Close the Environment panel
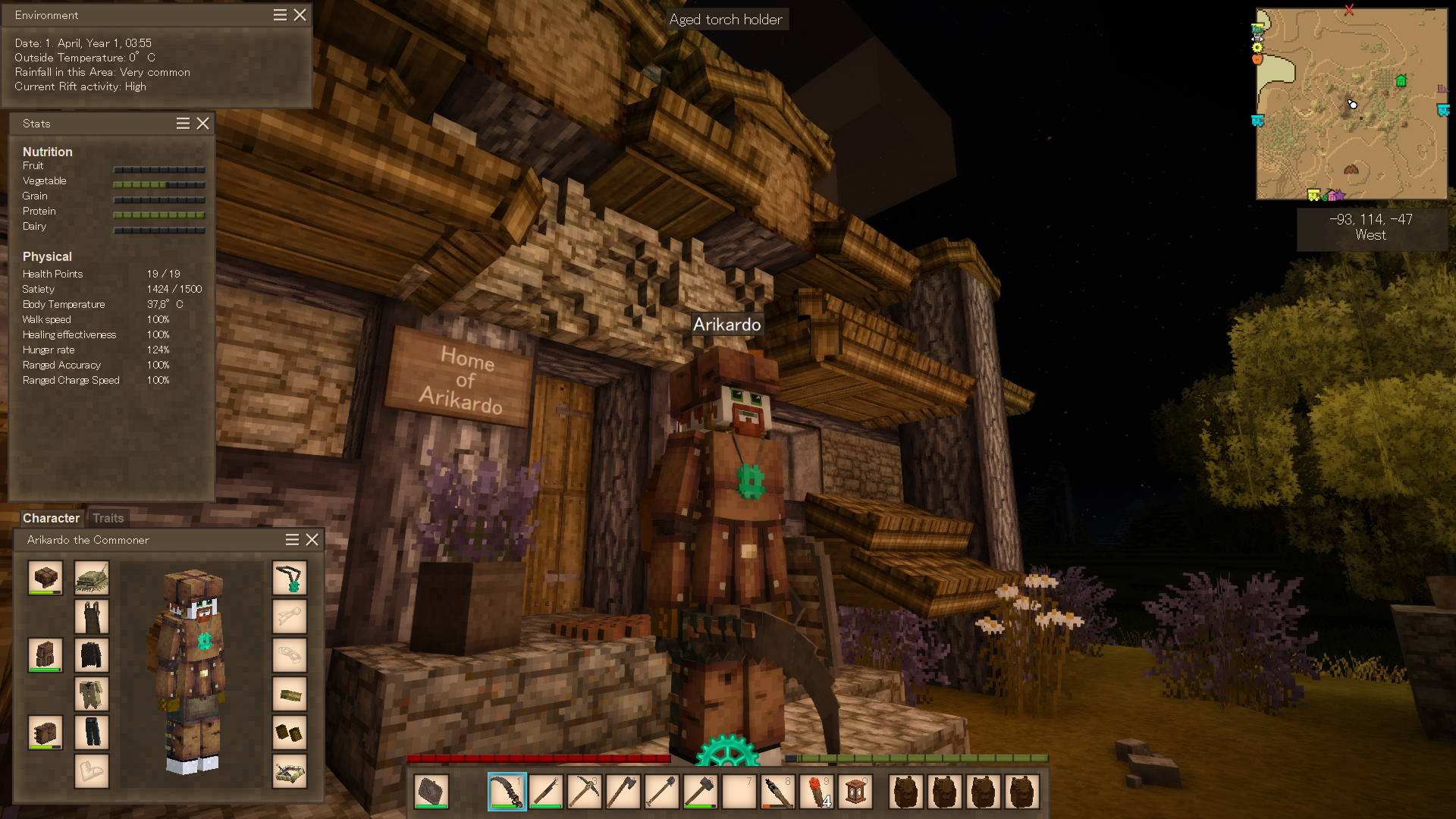This screenshot has width=1456, height=819. [300, 15]
